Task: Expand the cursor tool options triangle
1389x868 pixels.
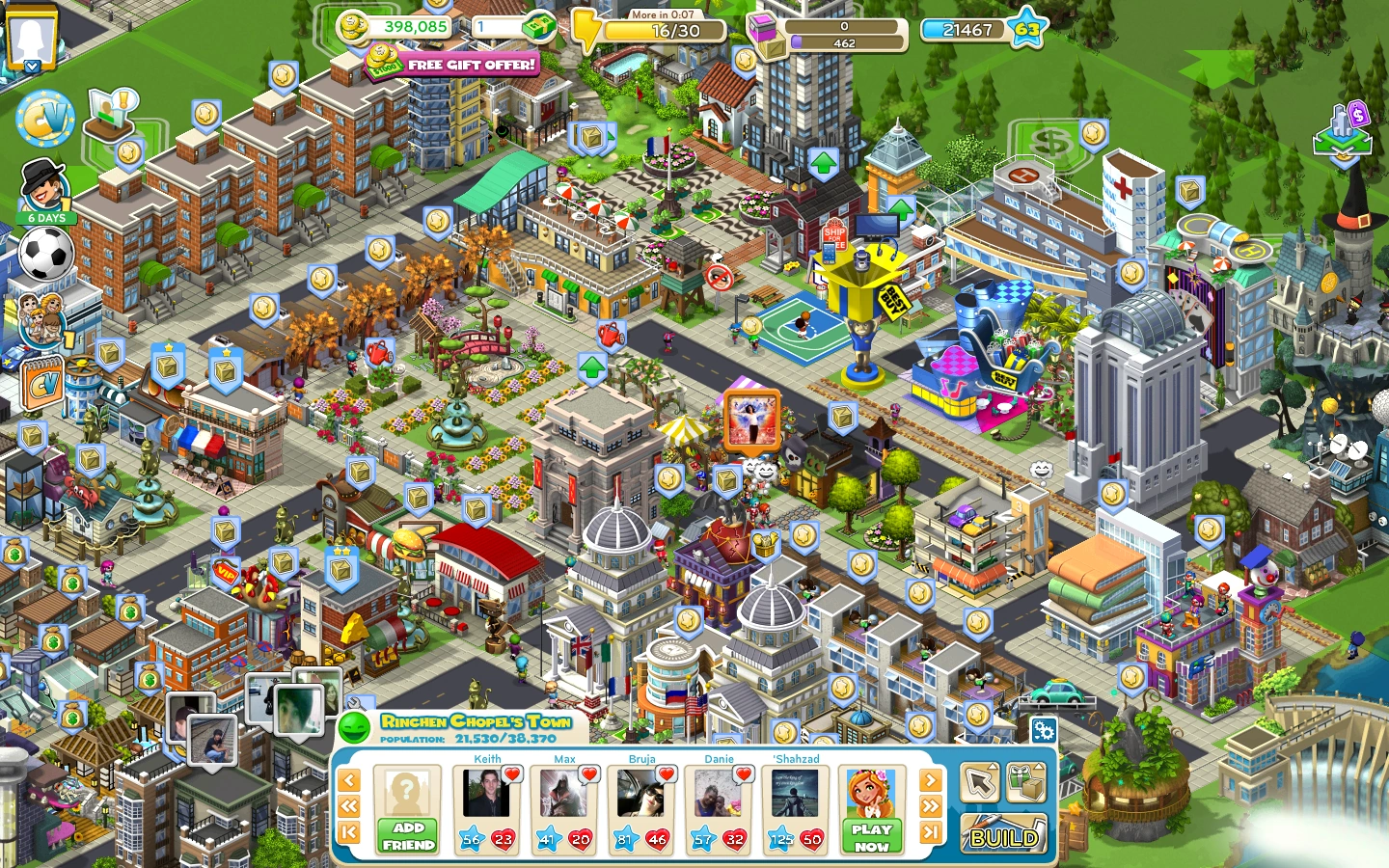Action: [x=994, y=766]
